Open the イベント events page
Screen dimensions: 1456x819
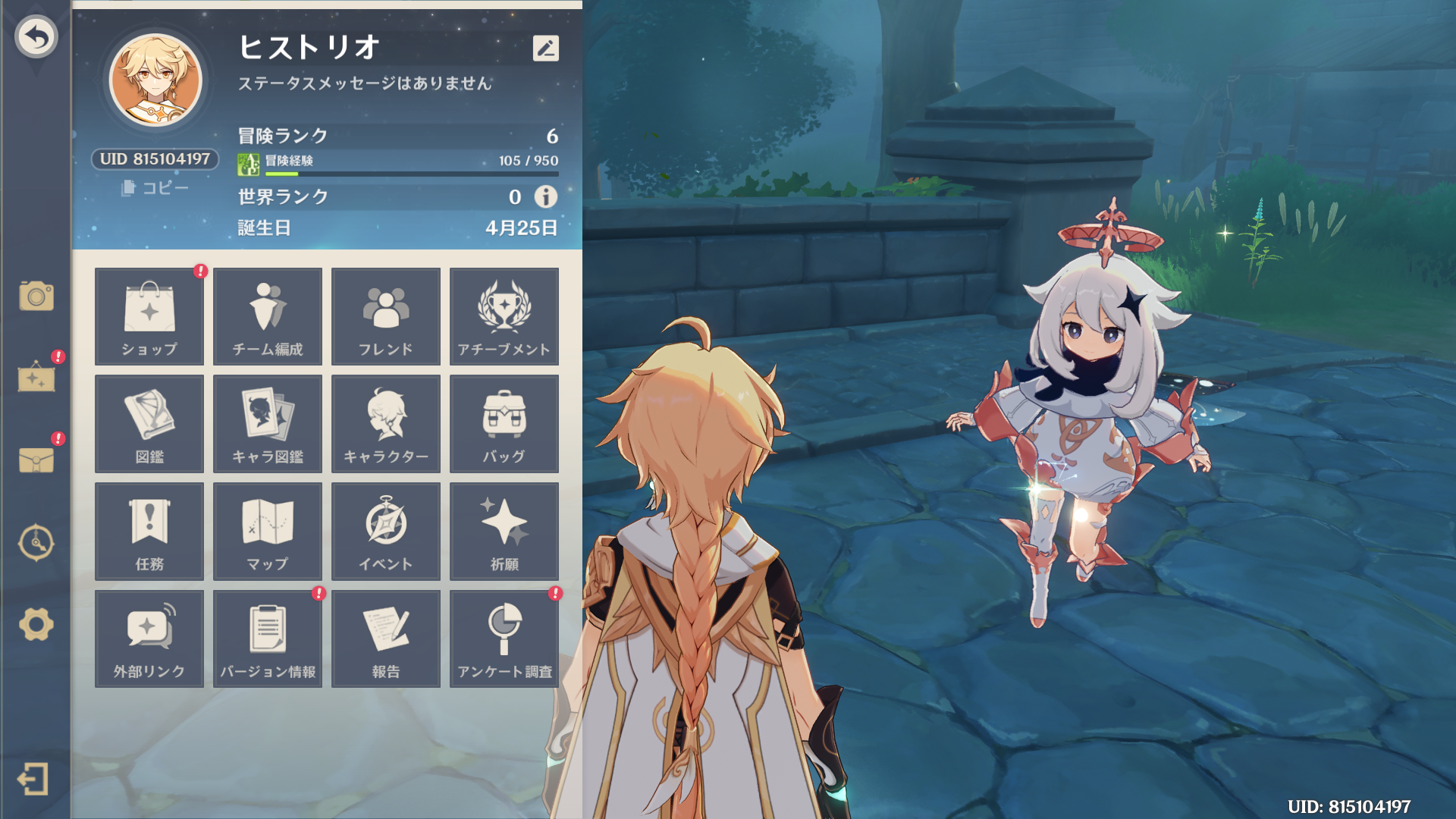[x=386, y=532]
